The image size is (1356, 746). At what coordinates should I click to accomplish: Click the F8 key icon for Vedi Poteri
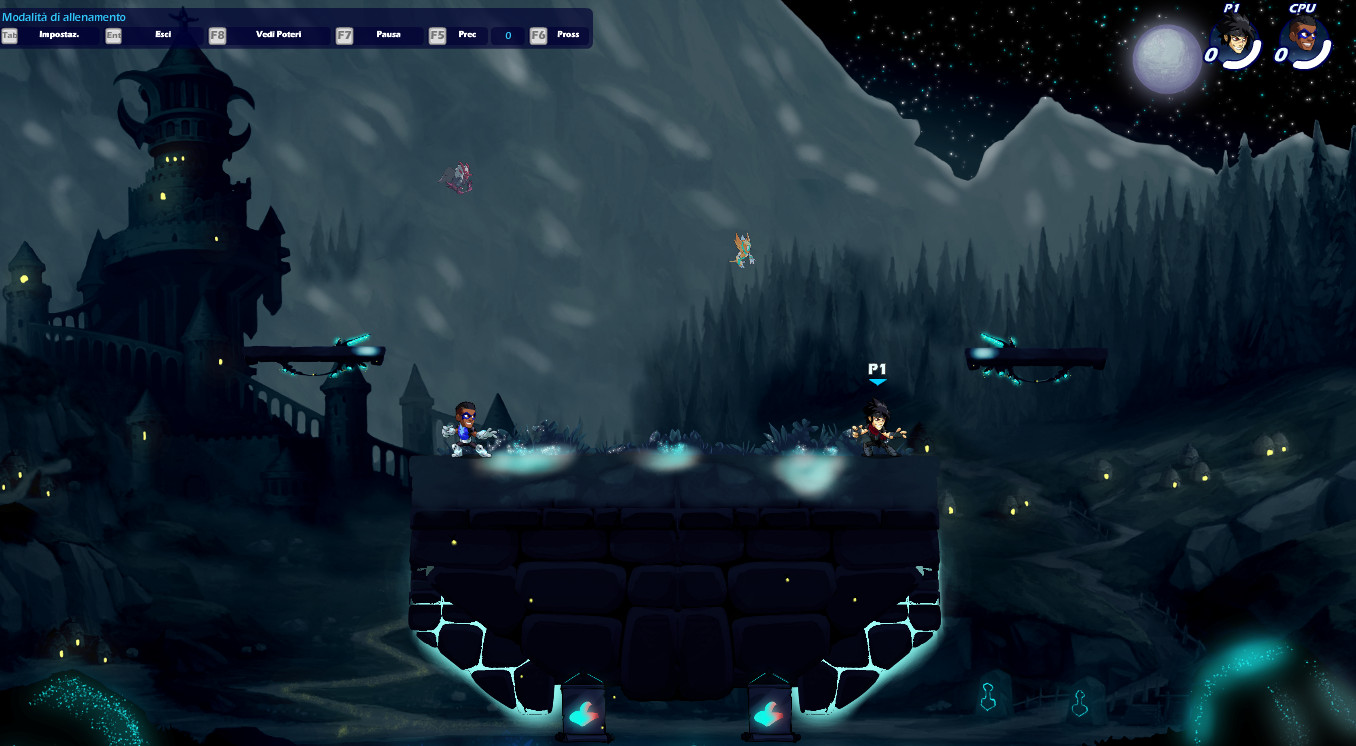[216, 35]
